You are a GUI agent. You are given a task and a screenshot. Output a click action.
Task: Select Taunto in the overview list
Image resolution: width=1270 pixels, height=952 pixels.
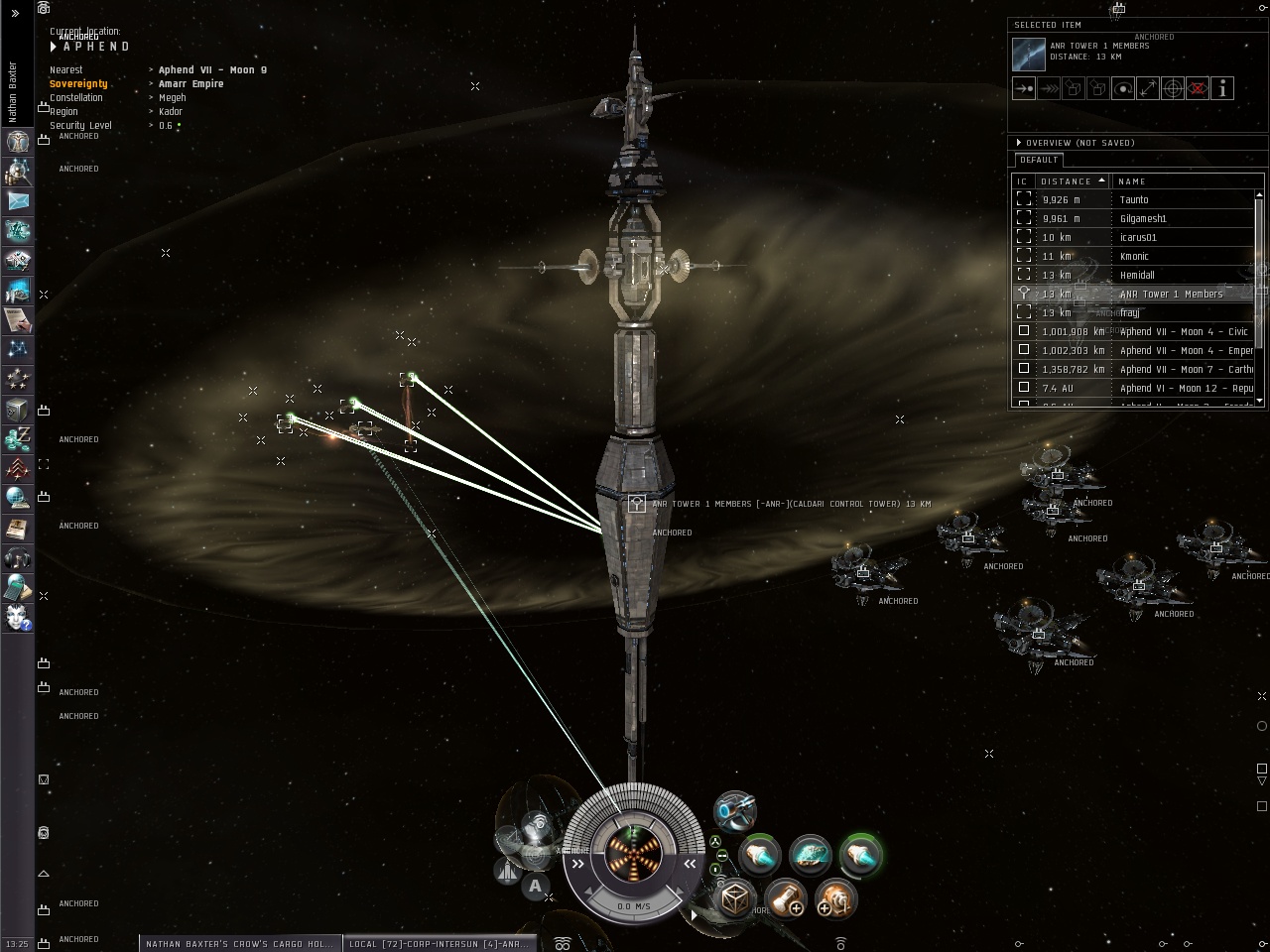point(1134,200)
